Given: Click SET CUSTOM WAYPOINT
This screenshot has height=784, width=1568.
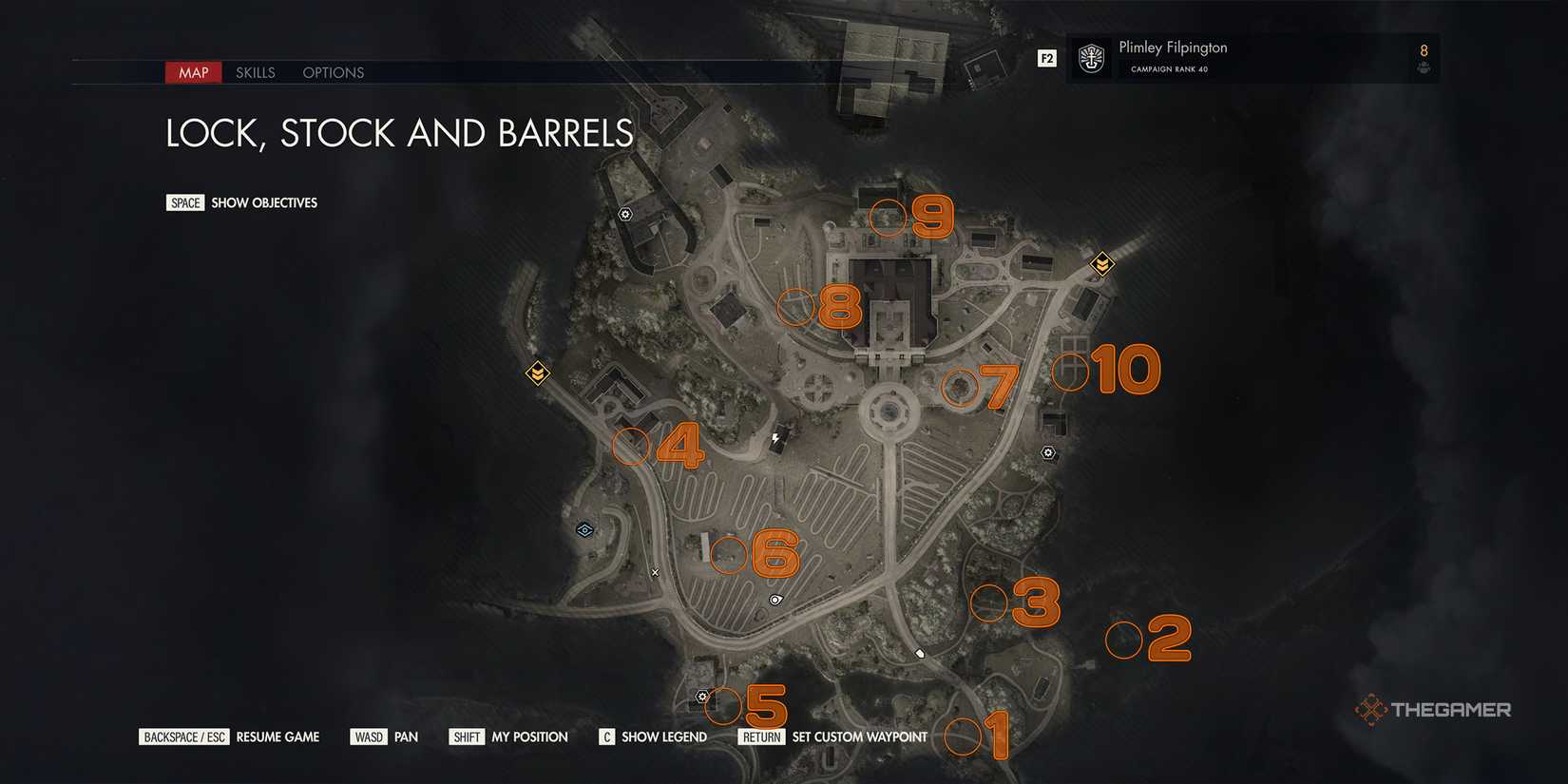Looking at the screenshot, I should [859, 736].
